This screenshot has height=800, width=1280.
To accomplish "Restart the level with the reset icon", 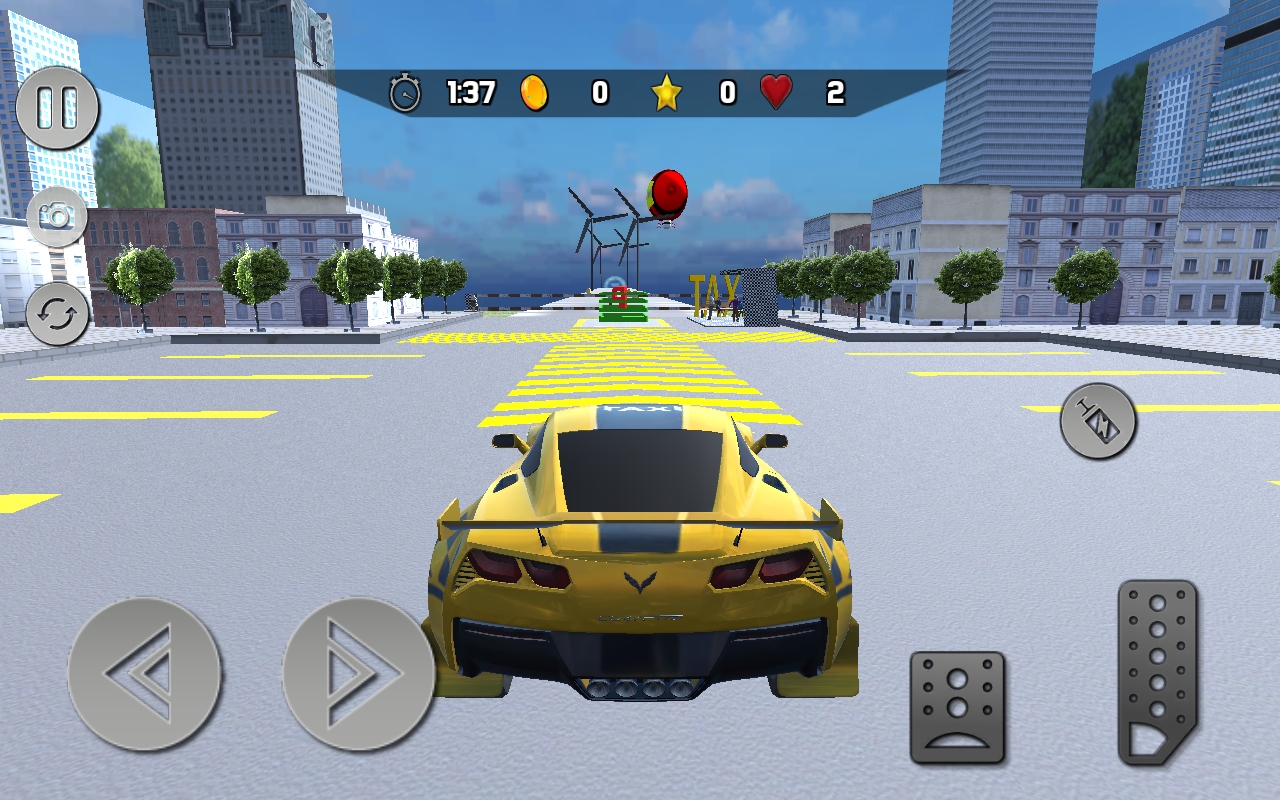I will click(x=58, y=315).
